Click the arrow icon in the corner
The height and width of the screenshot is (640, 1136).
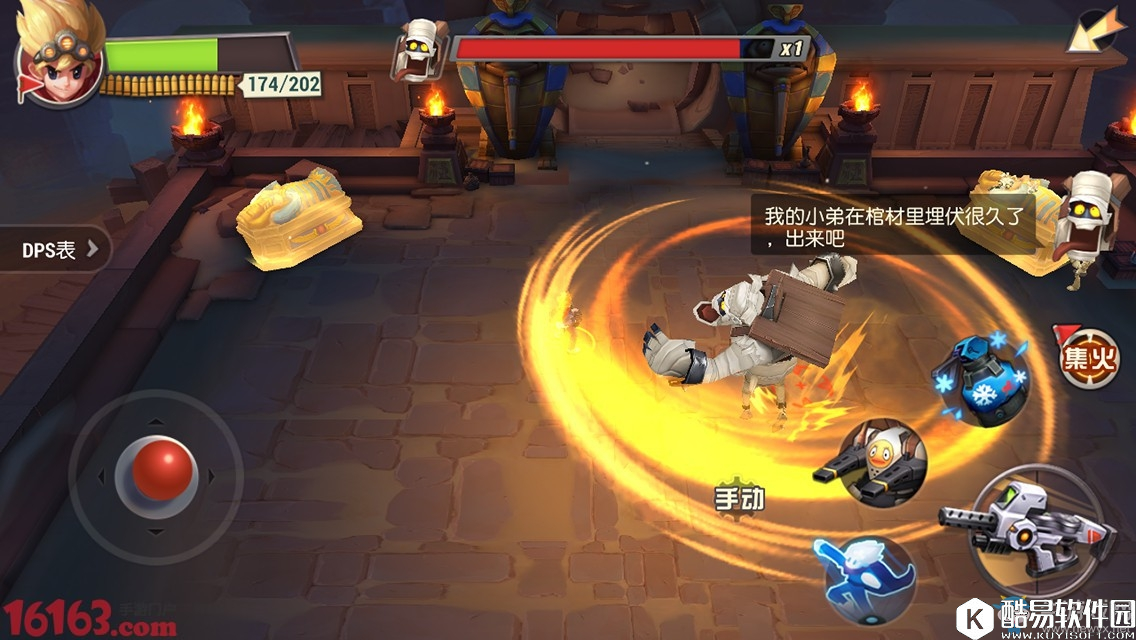tap(1095, 31)
